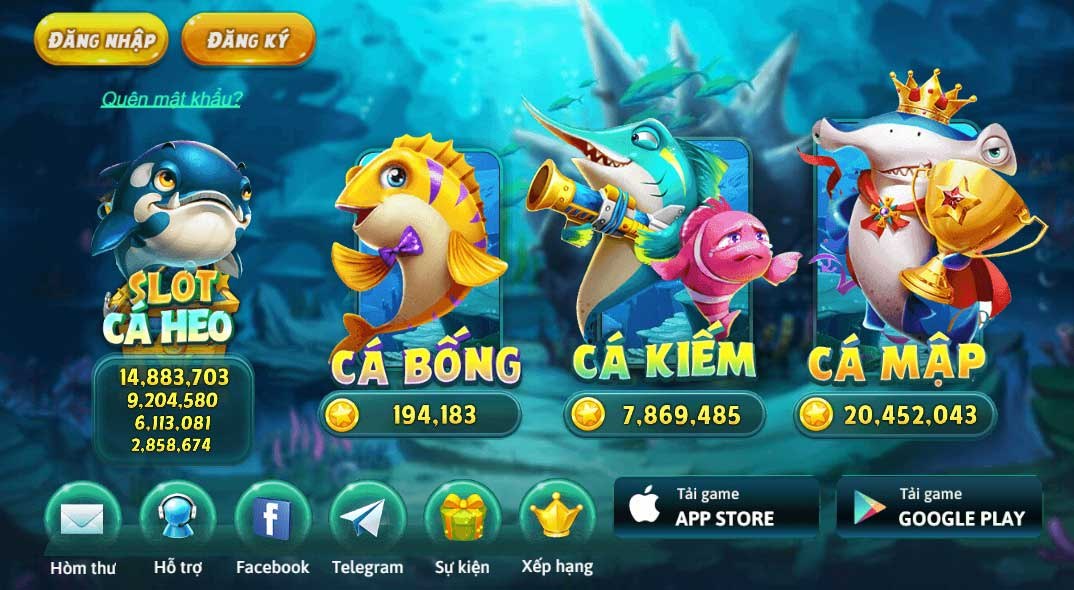
Task: Follow the Quên mật khẩu link
Action: [171, 98]
